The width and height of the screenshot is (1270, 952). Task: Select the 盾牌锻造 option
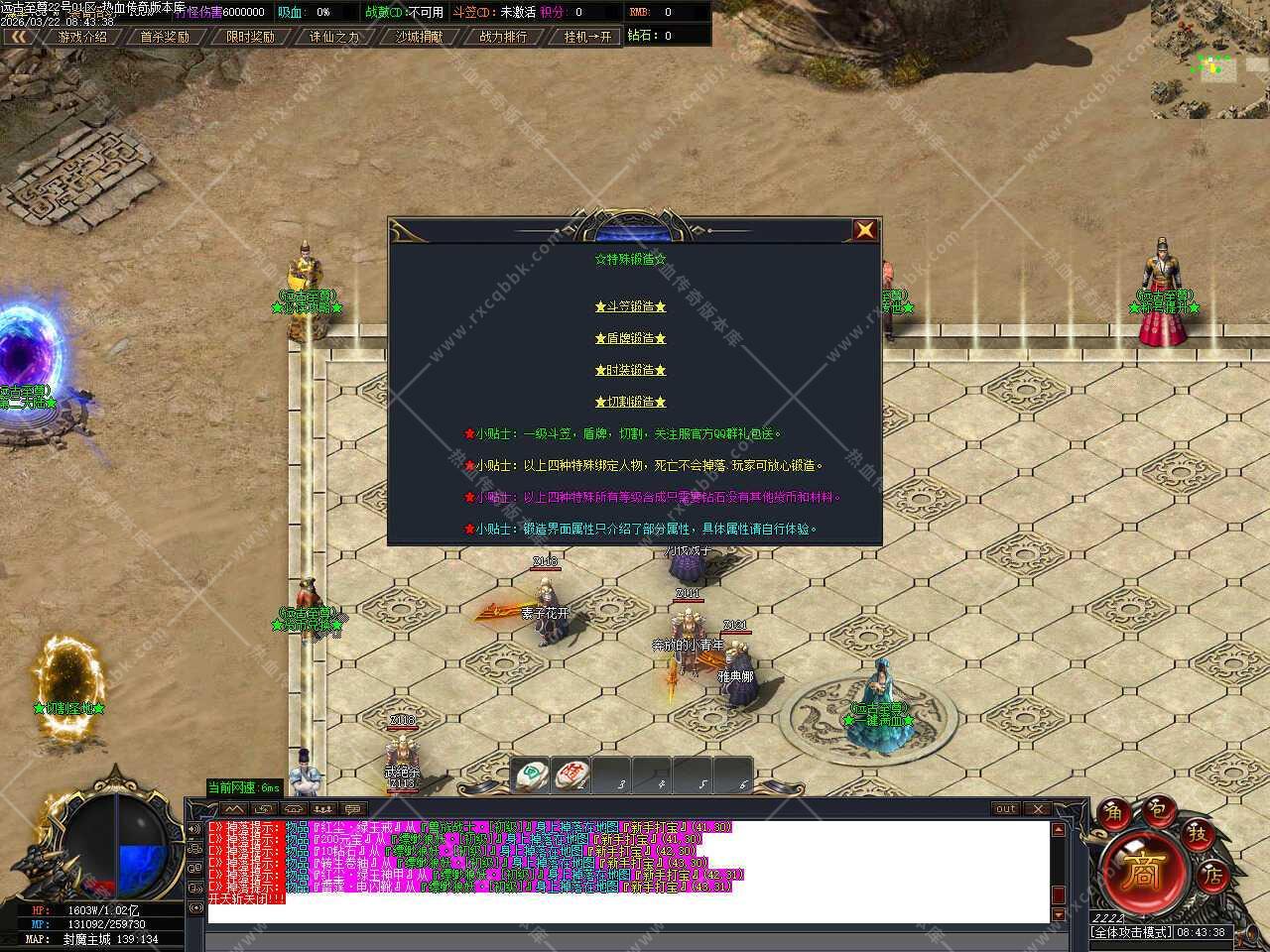pyautogui.click(x=630, y=339)
